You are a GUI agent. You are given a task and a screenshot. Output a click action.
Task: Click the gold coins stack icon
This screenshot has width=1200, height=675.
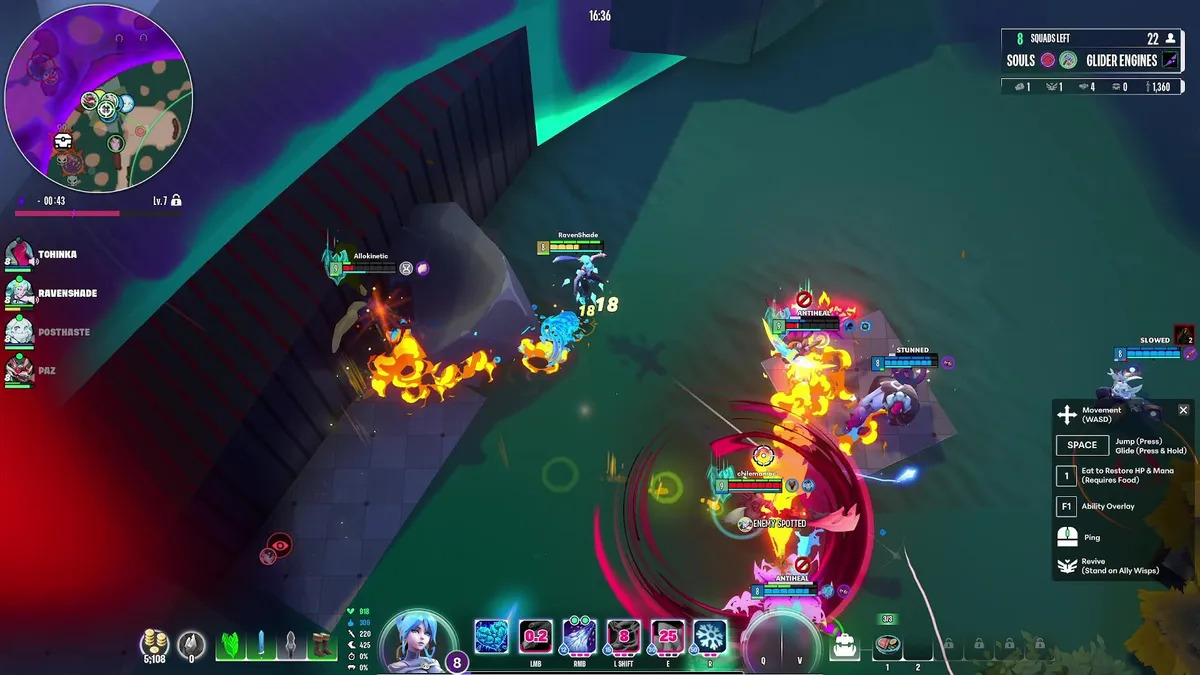154,643
